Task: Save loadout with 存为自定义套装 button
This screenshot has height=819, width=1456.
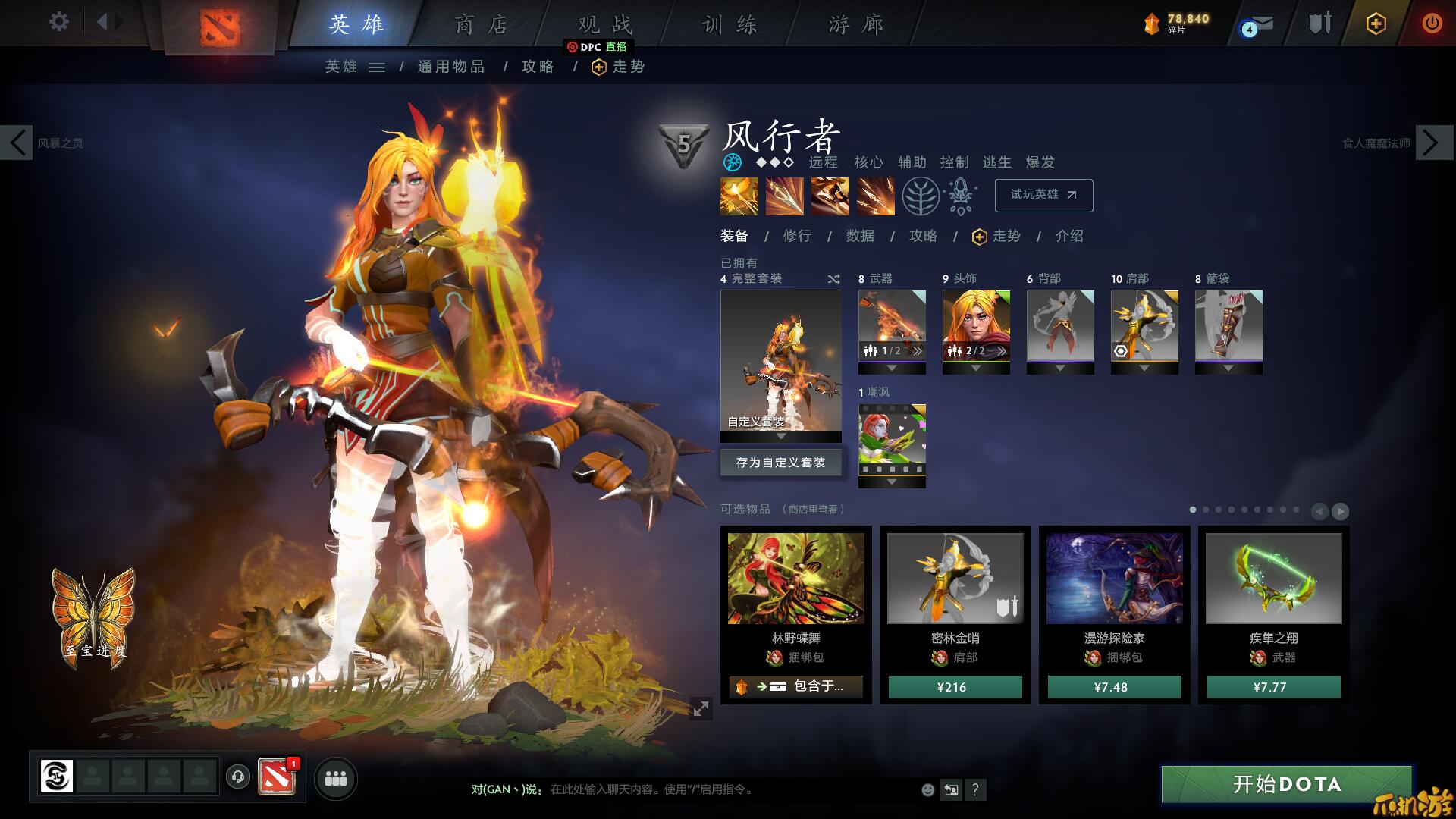Action: pos(780,462)
